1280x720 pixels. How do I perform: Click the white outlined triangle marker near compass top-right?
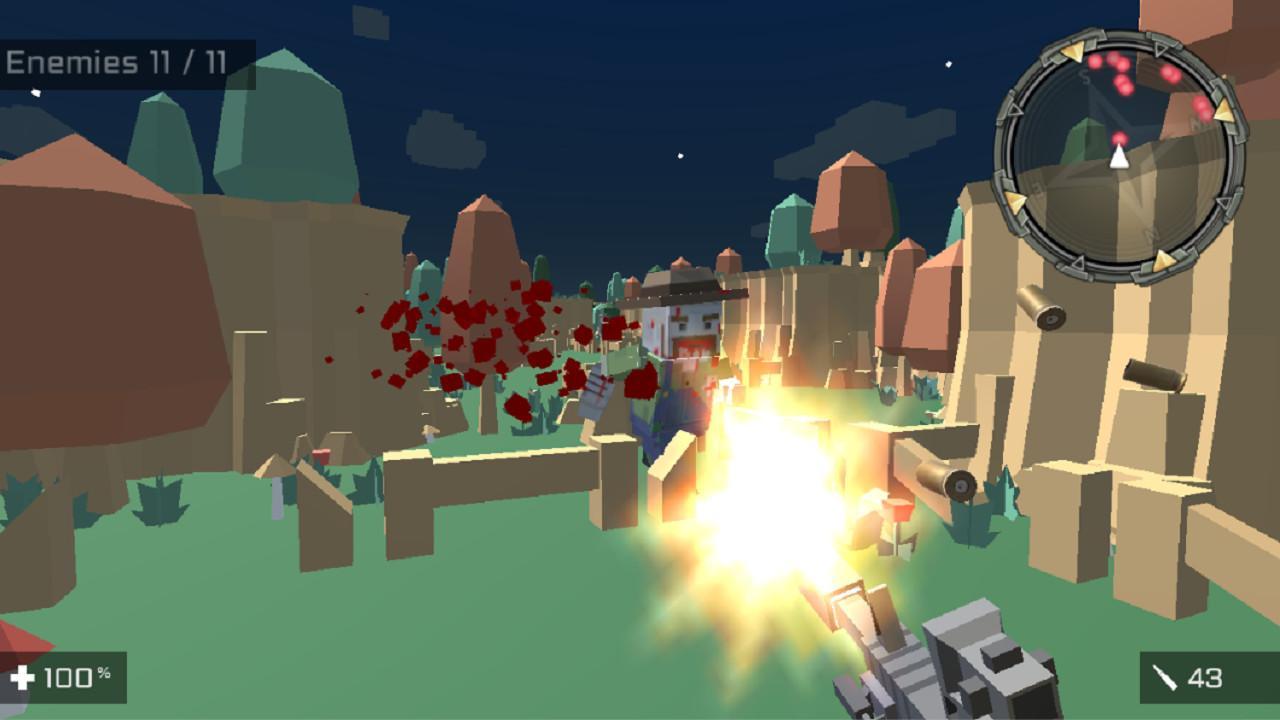click(x=1162, y=51)
